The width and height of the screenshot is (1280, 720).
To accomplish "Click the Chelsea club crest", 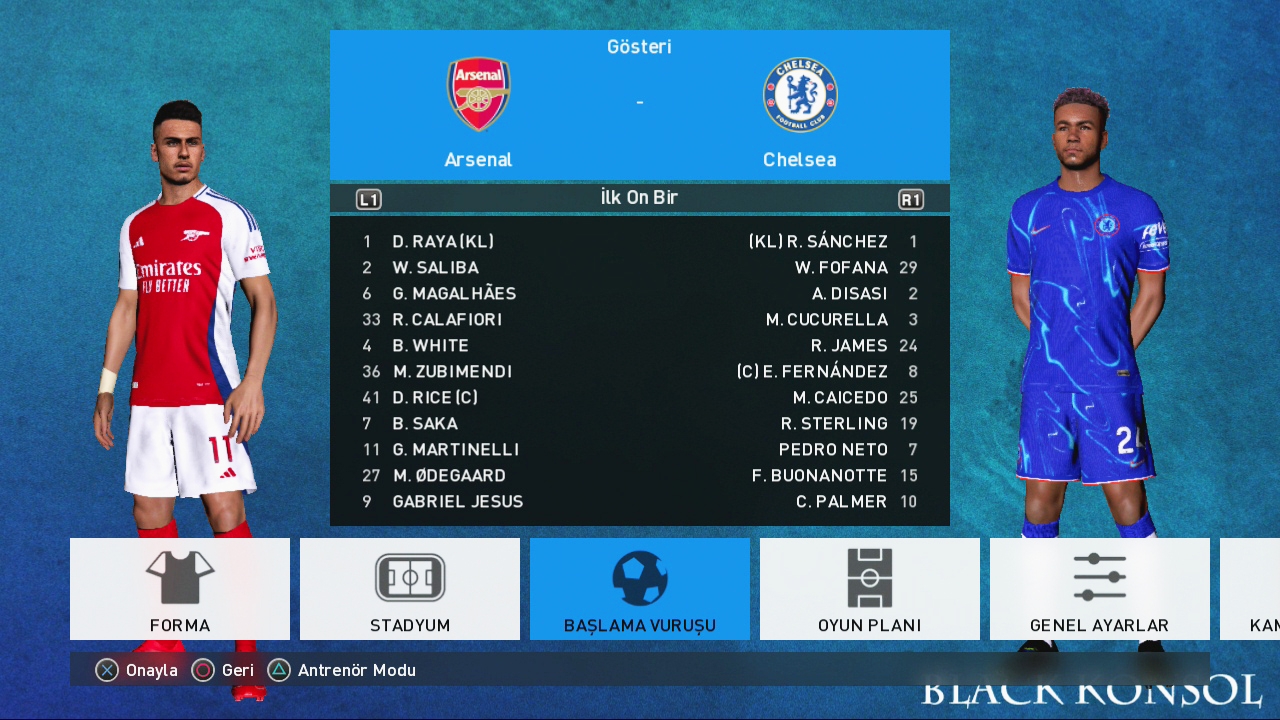I will pyautogui.click(x=800, y=95).
